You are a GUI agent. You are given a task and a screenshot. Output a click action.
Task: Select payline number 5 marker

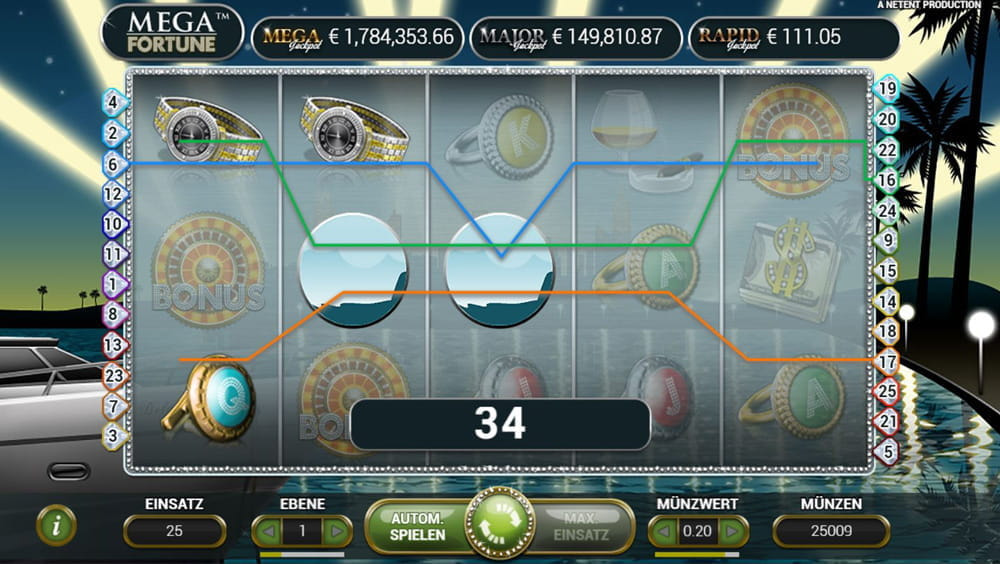(886, 452)
